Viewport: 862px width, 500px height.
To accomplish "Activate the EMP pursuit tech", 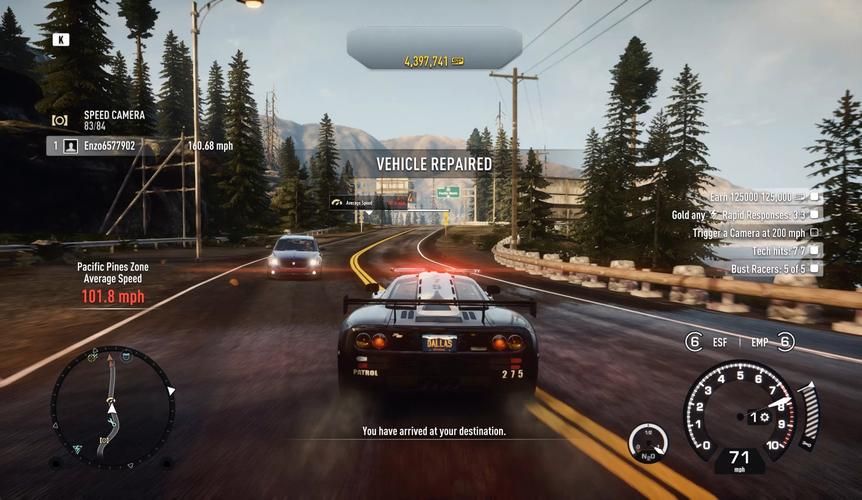I will click(x=785, y=342).
